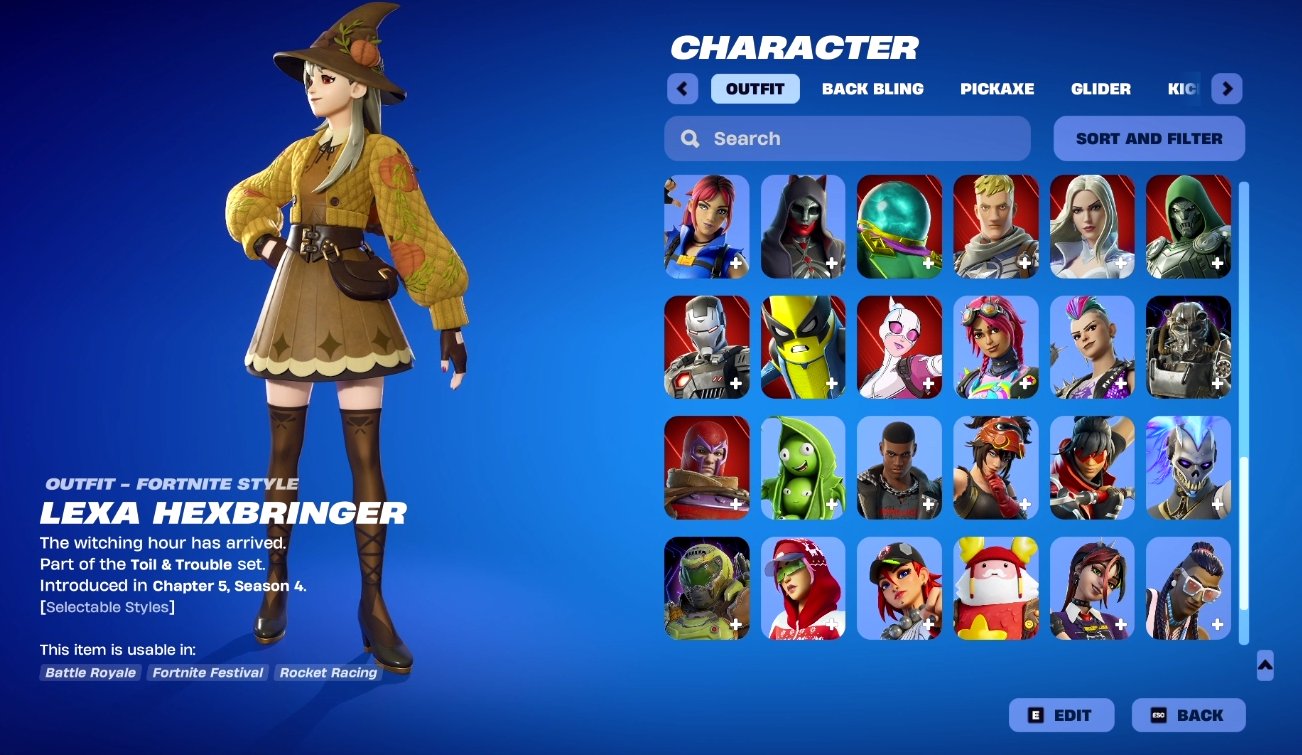Open the Selectable Styles link
The width and height of the screenshot is (1302, 755).
(106, 606)
